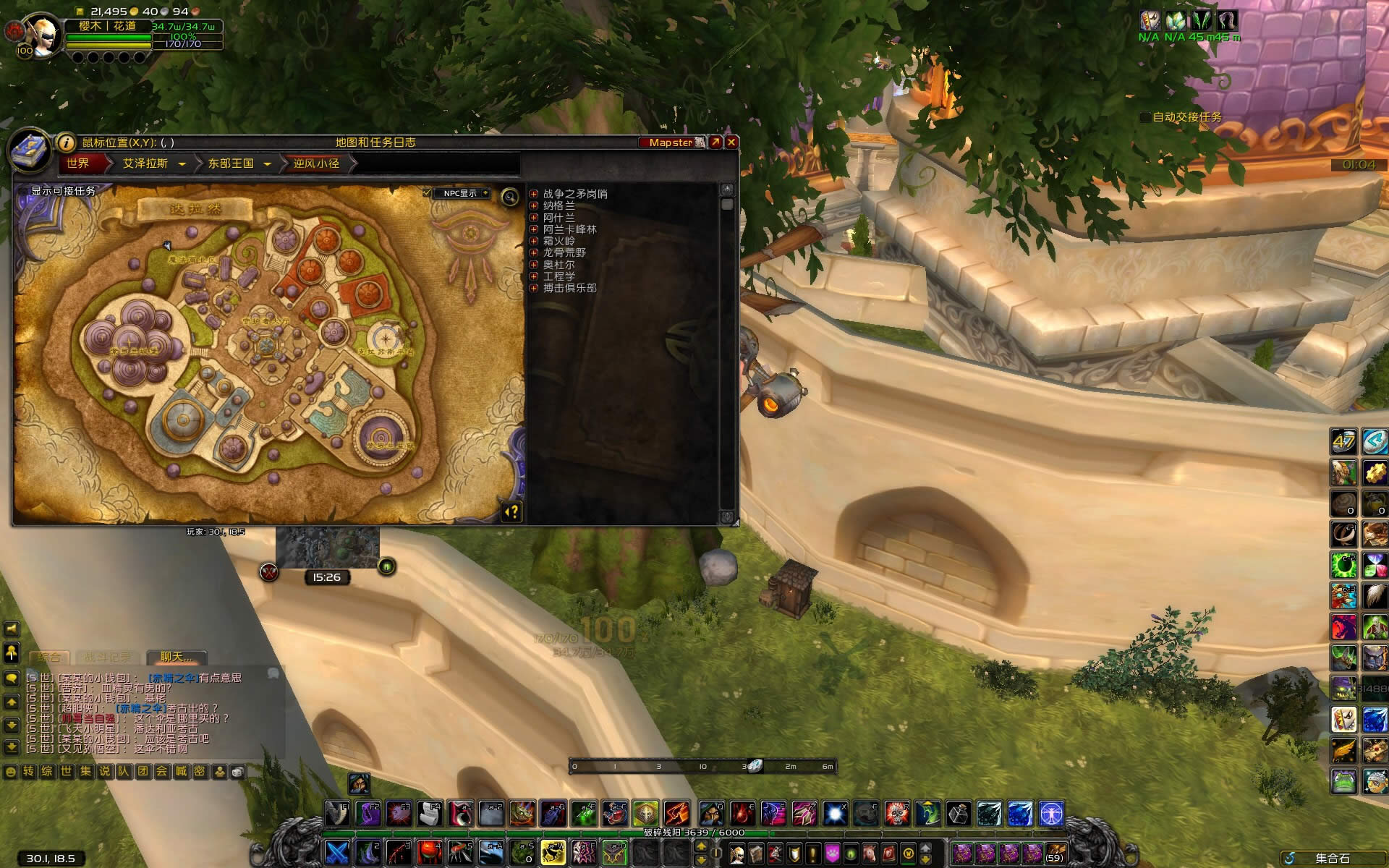The height and width of the screenshot is (868, 1389).
Task: Click the 世界 breadcrumb in map navigation
Action: pos(78,163)
